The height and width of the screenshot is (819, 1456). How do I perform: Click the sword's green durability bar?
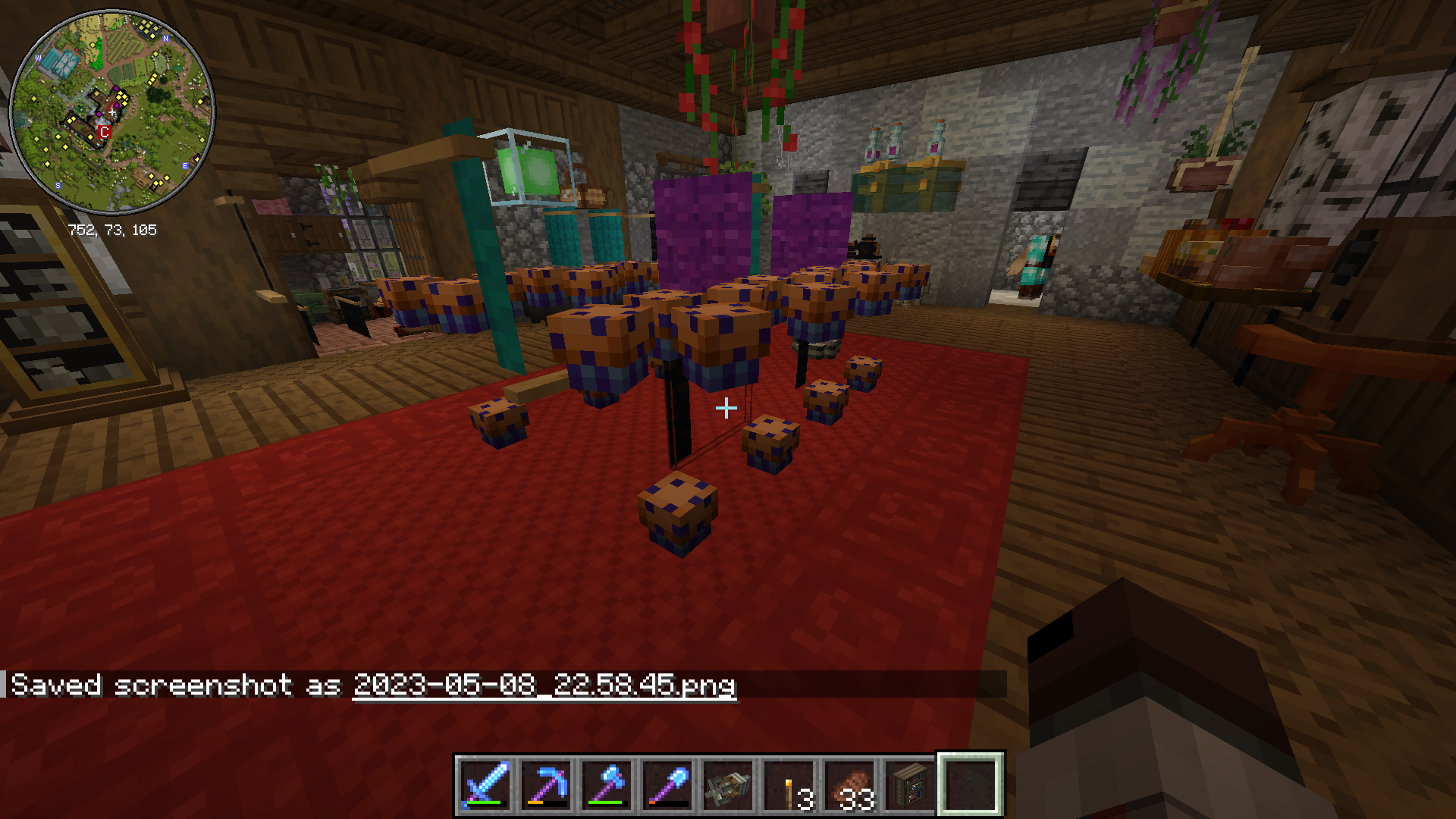484,802
